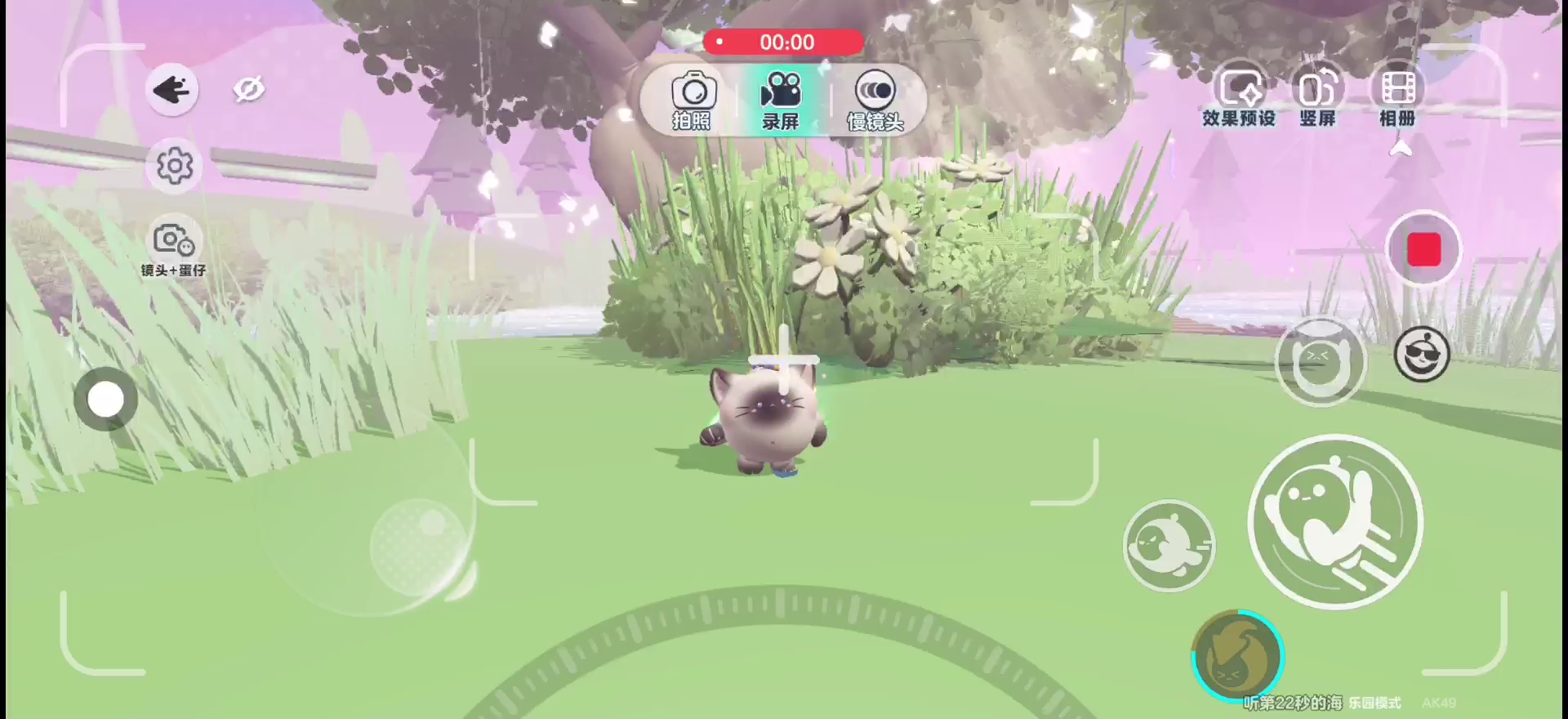Choose the 慢镜头 slow motion tab

point(875,100)
